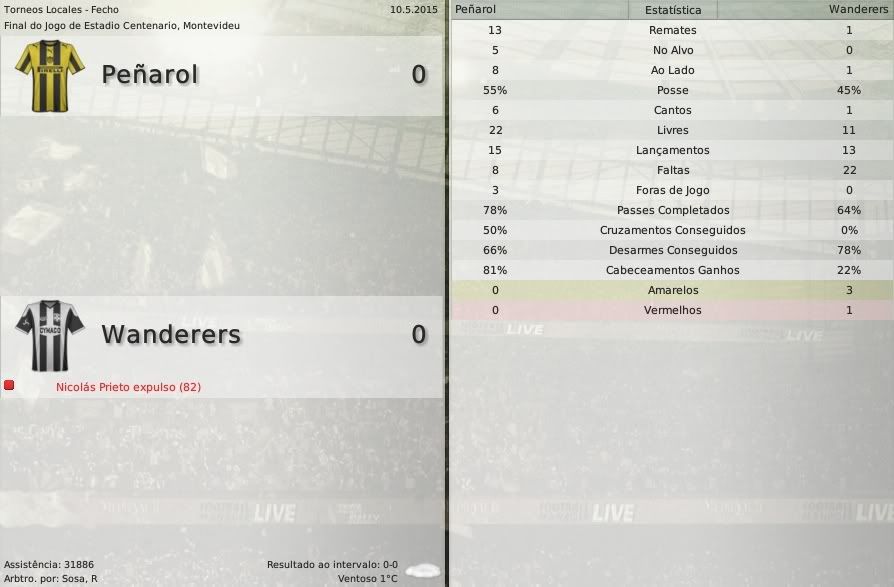Highlight the Amarelos row
Screen dimensions: 894x587
(672, 290)
